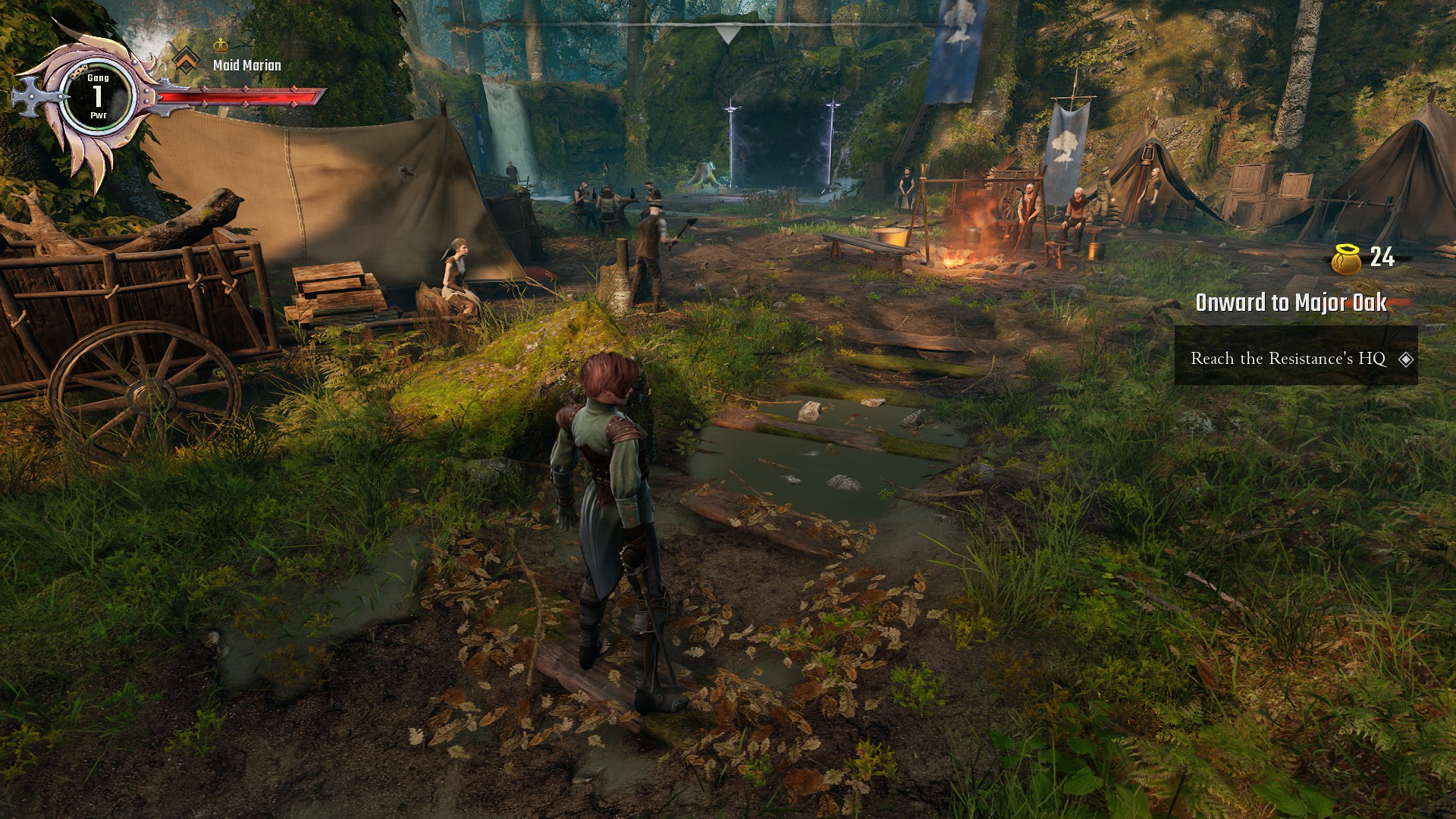Viewport: 1456px width, 819px height.
Task: Click the gold pouch icon
Action: point(1346,259)
